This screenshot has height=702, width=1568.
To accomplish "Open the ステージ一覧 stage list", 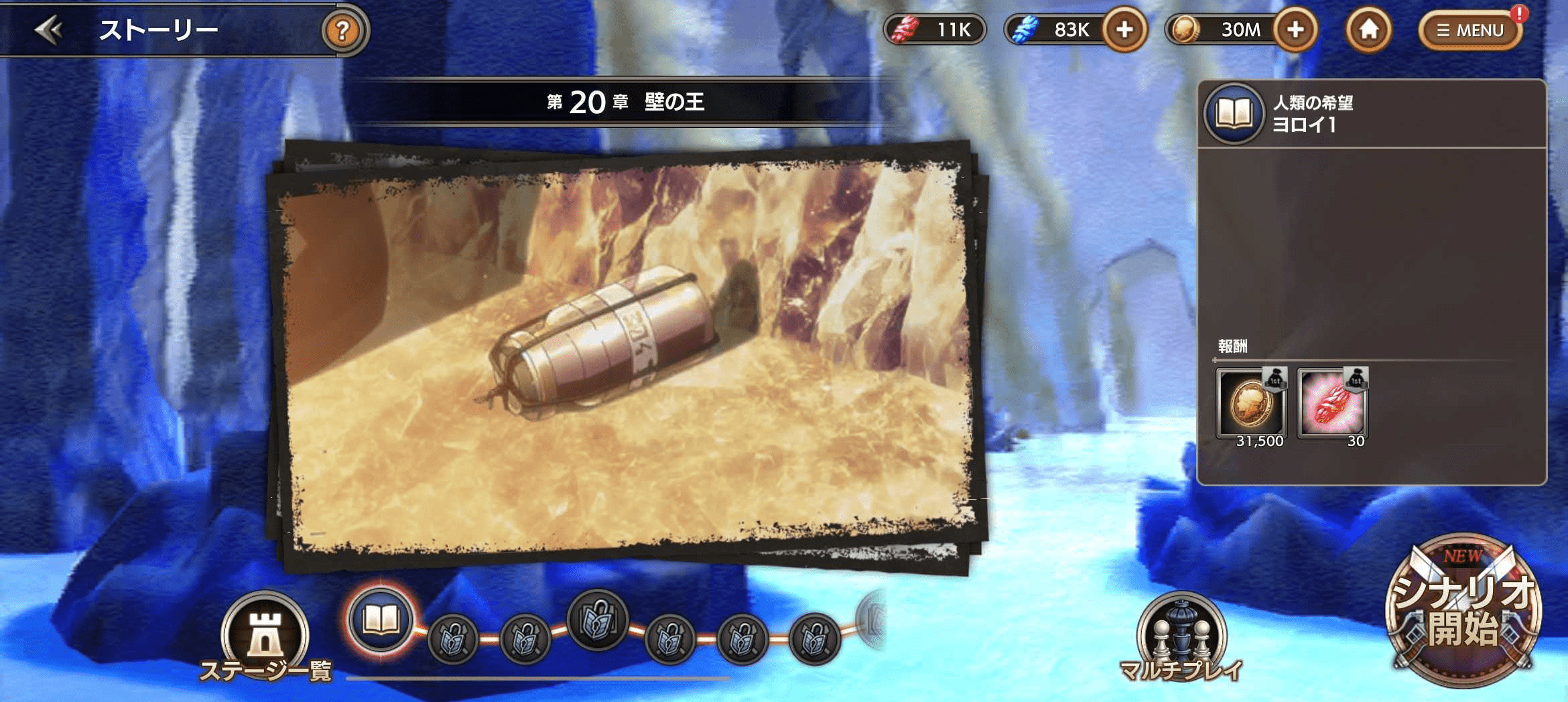I will (265, 636).
